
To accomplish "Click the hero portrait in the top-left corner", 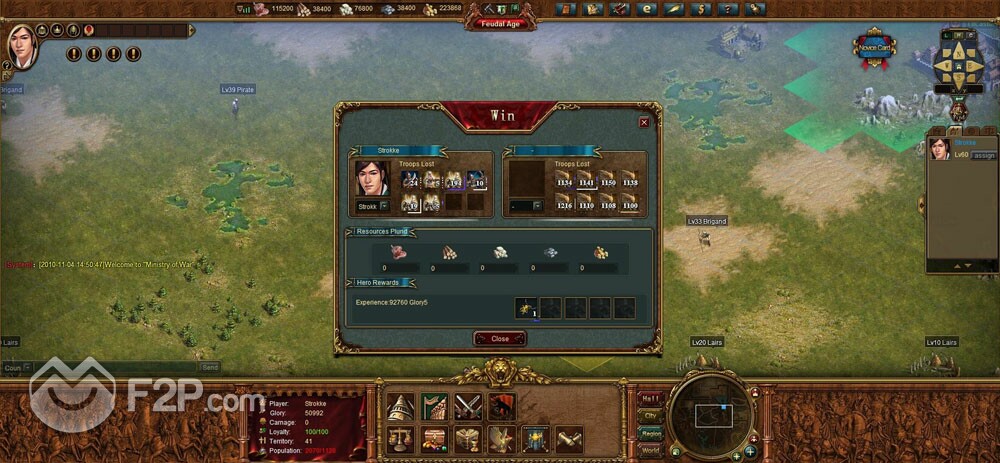I will 22,45.
